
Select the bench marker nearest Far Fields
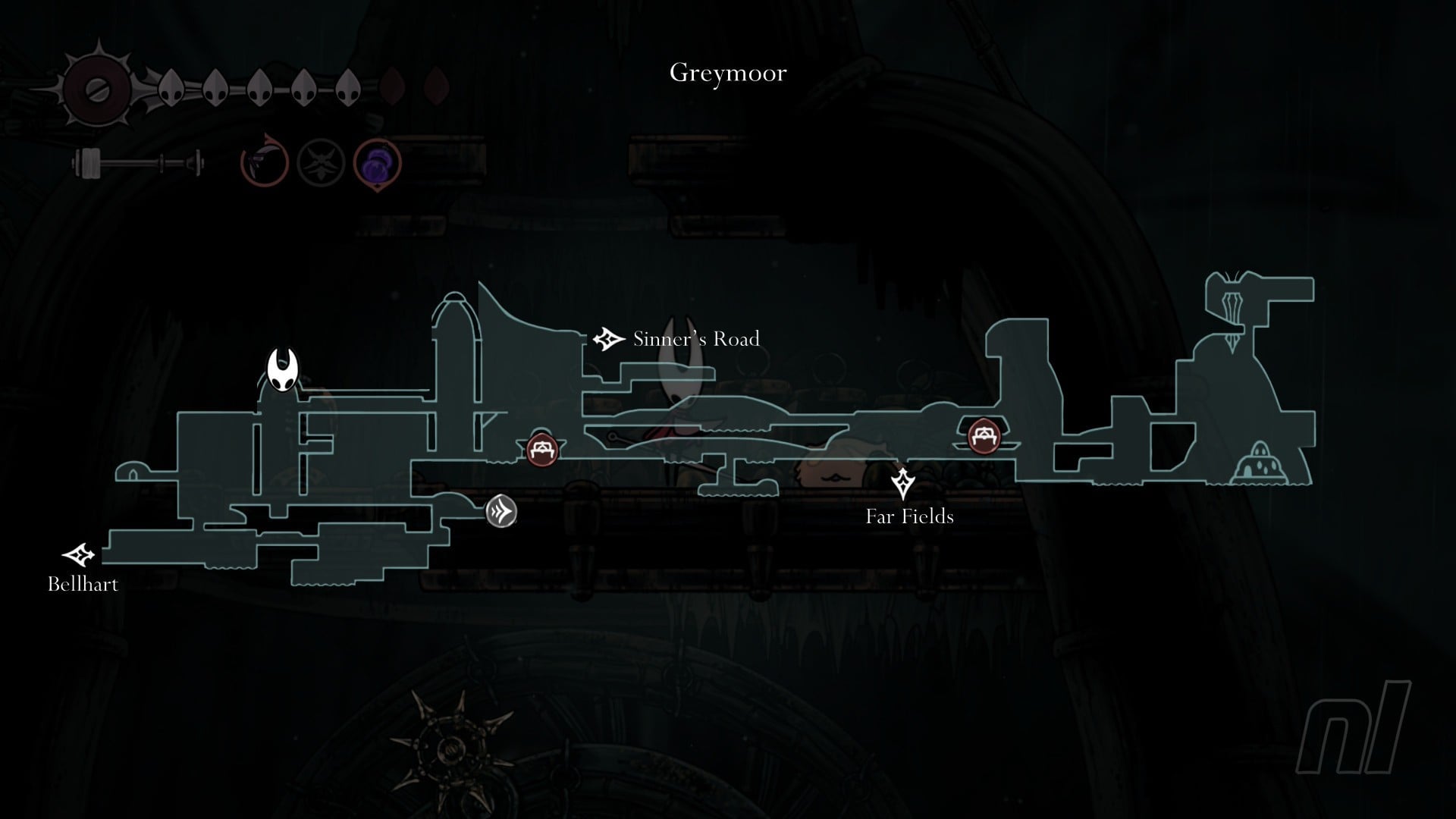coord(984,436)
